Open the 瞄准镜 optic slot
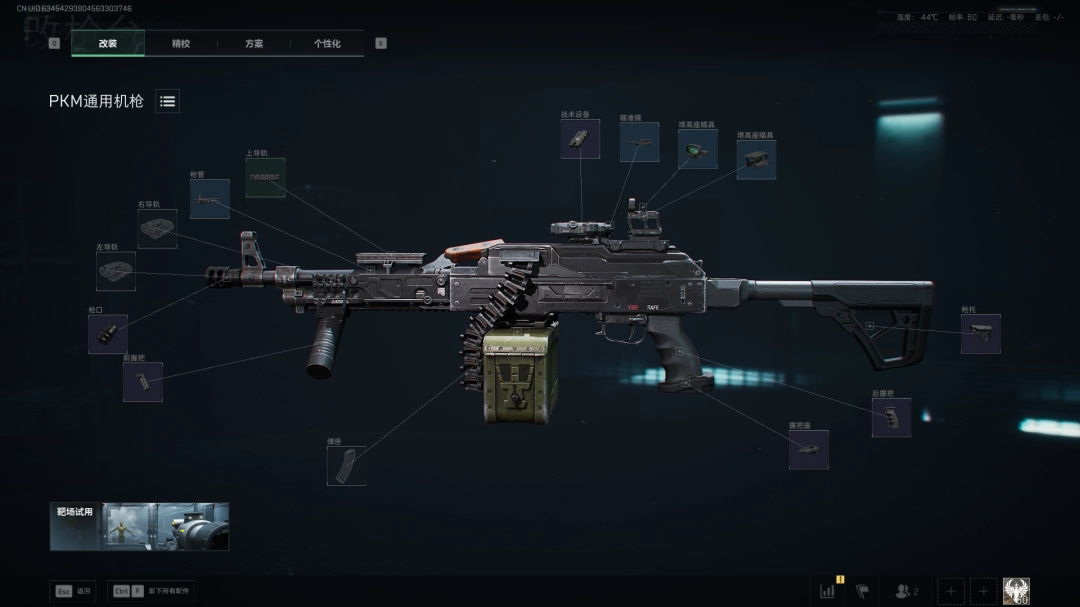1080x607 pixels. pyautogui.click(x=639, y=142)
